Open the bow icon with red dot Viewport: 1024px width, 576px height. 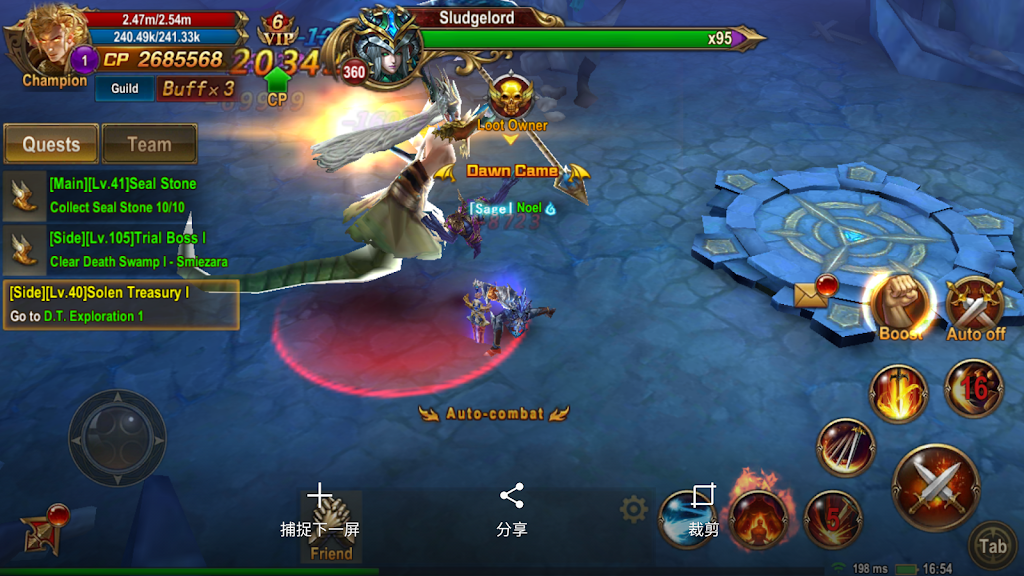point(45,530)
